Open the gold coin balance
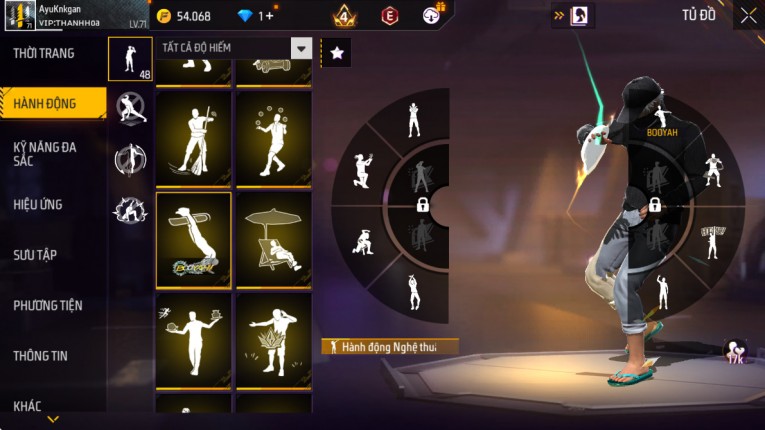This screenshot has height=430, width=765. pos(185,16)
